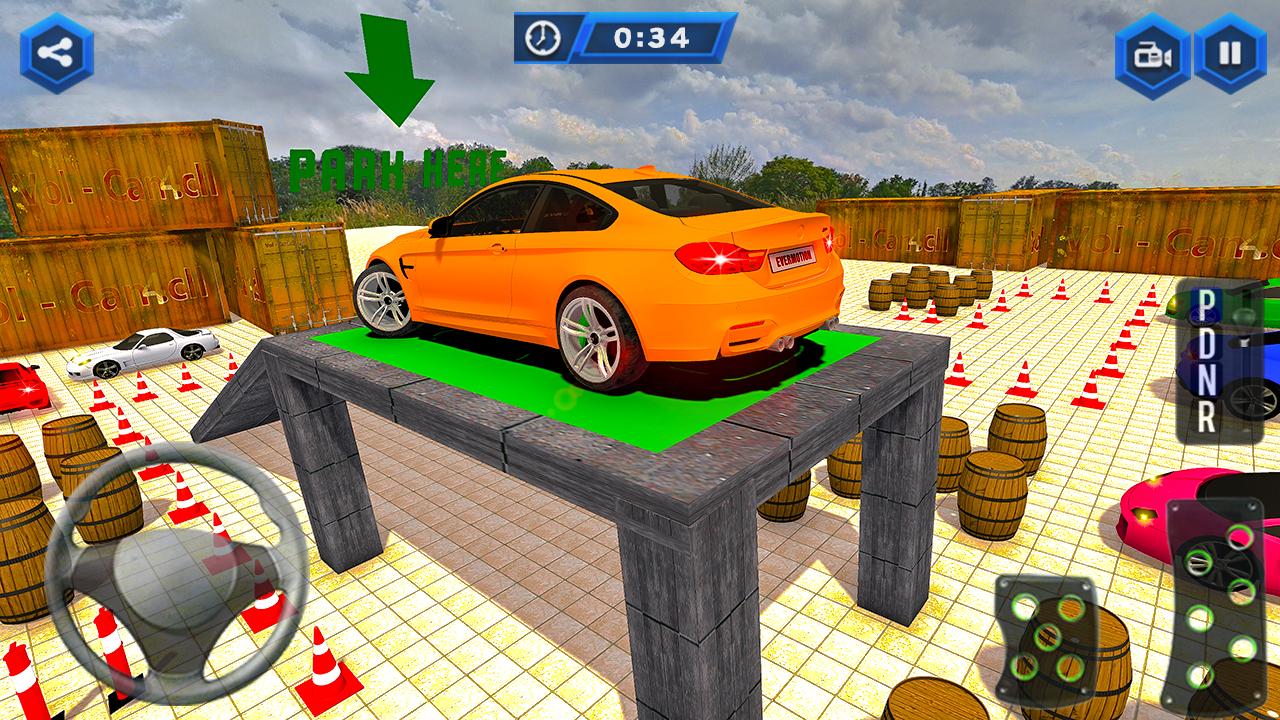This screenshot has height=720, width=1280.
Task: Tap the share button
Action: [56, 53]
